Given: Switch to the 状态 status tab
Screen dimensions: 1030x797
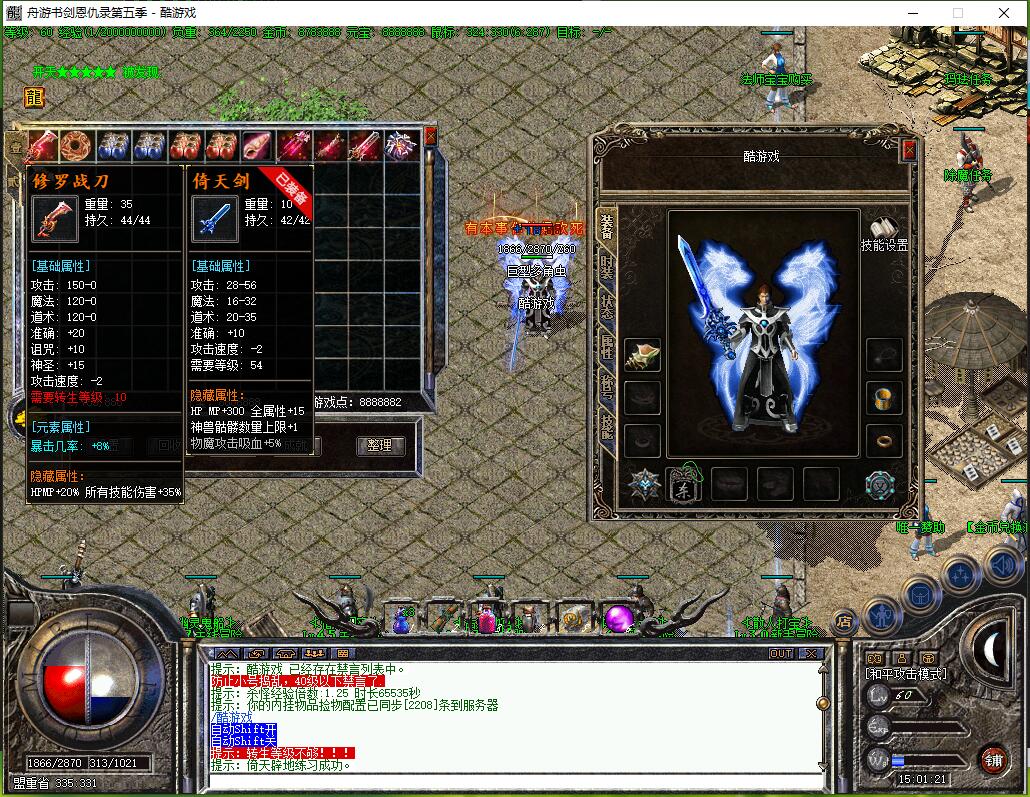Looking at the screenshot, I should pos(607,307).
